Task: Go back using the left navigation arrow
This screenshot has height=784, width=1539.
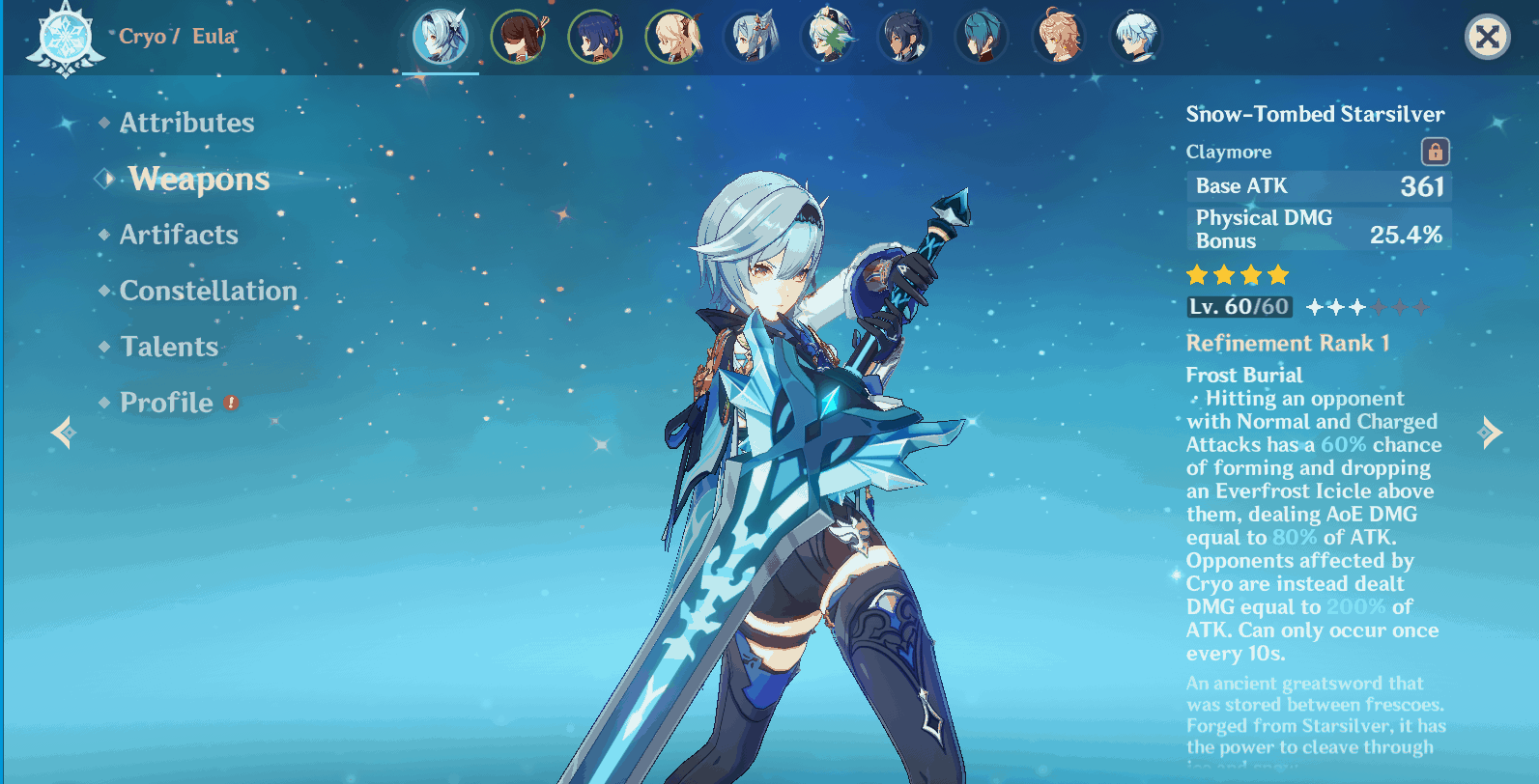Action: (65, 433)
